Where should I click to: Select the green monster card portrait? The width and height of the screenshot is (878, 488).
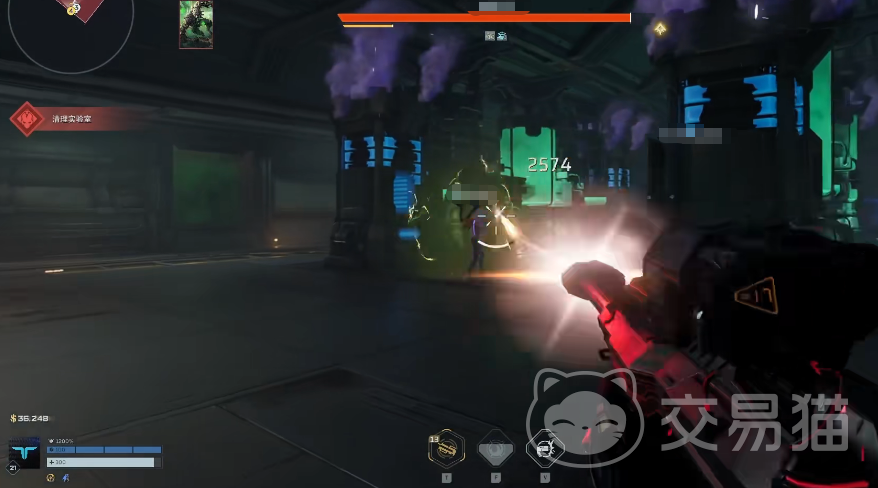pos(195,24)
